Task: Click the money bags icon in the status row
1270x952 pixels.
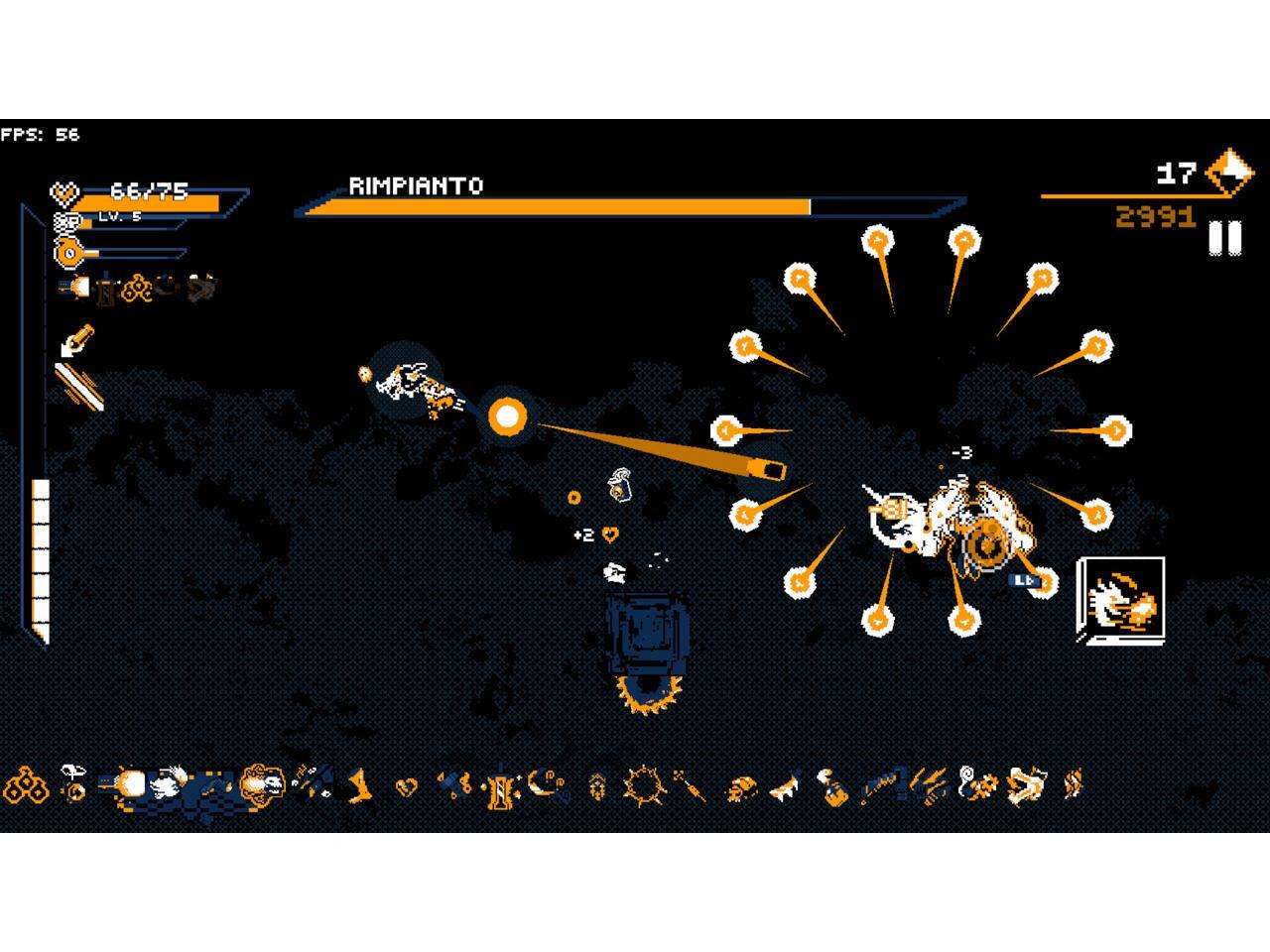Action: pos(137,288)
